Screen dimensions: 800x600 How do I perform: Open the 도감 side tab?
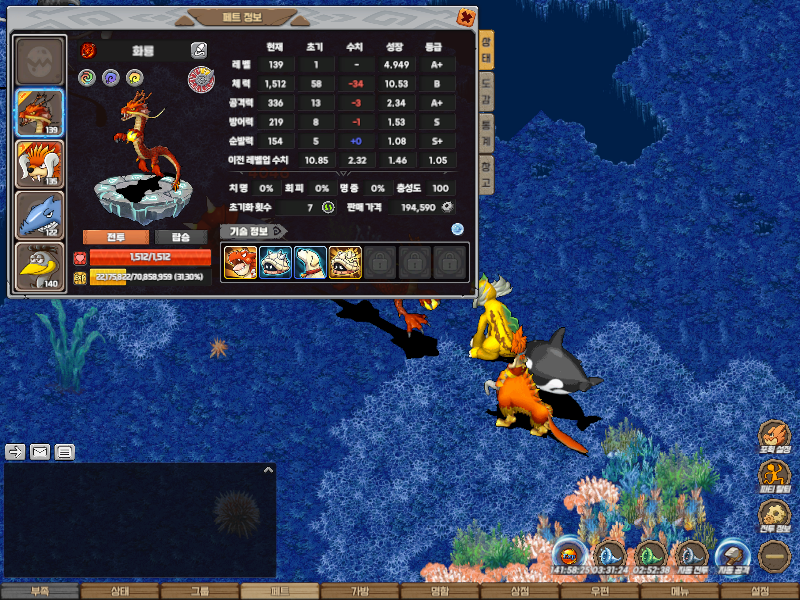[x=486, y=93]
